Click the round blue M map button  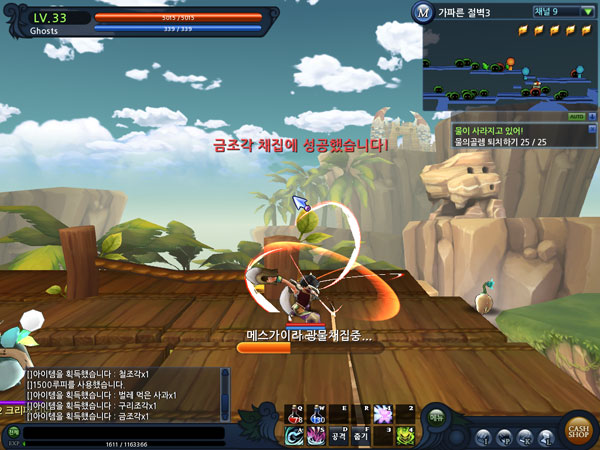coord(422,13)
